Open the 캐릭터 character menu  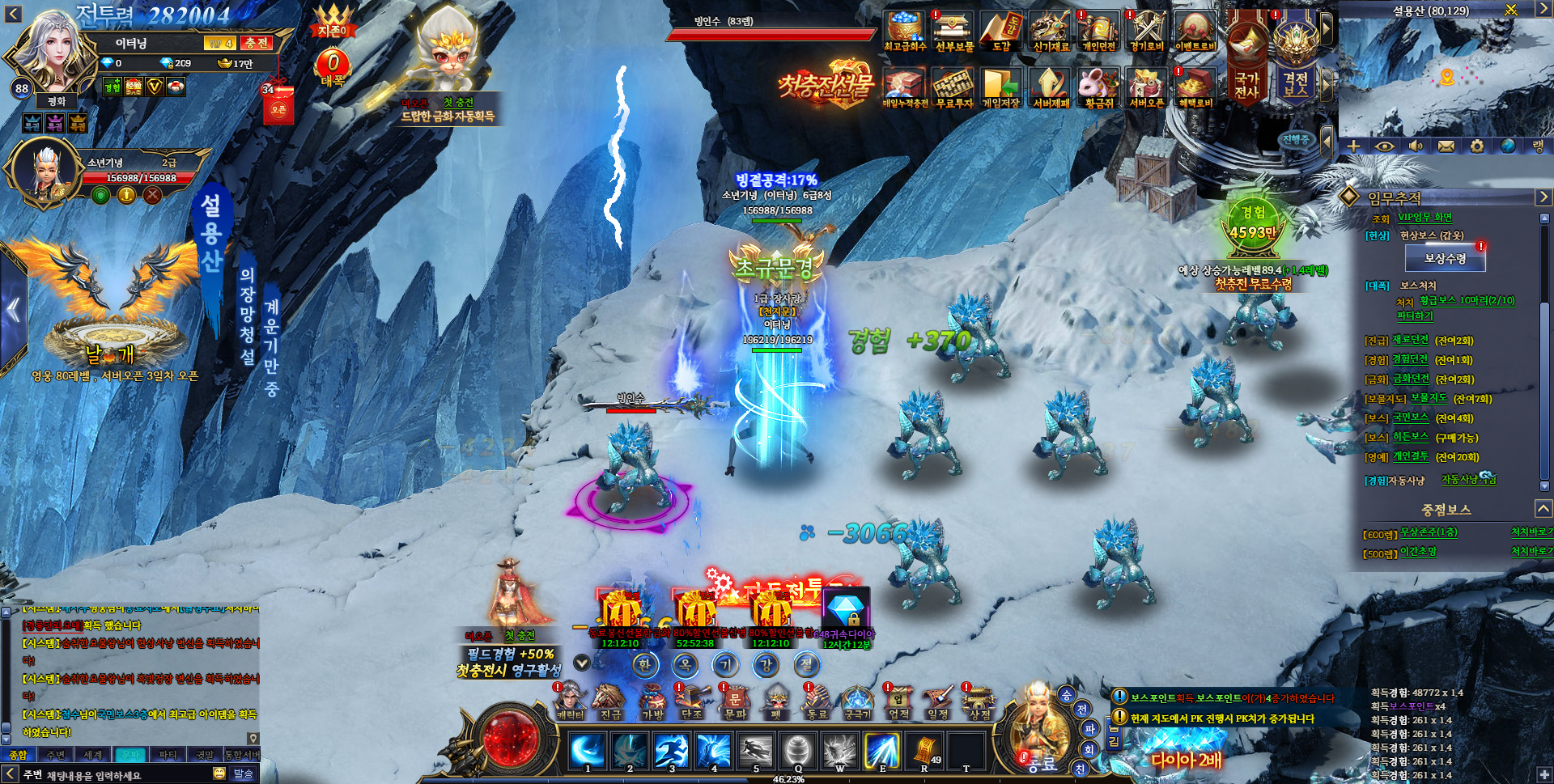tap(570, 701)
